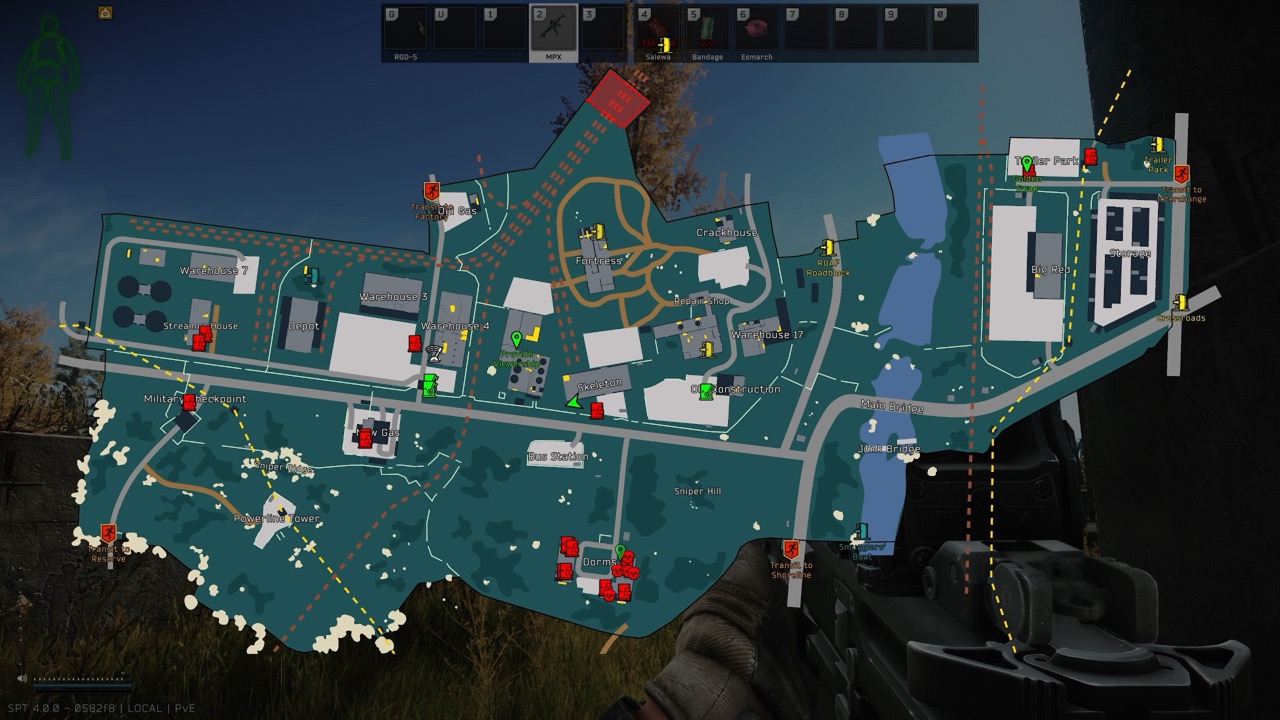Screen dimensions: 1280x720
Task: Select the Smugglers Boat extract marker
Action: coord(862,531)
